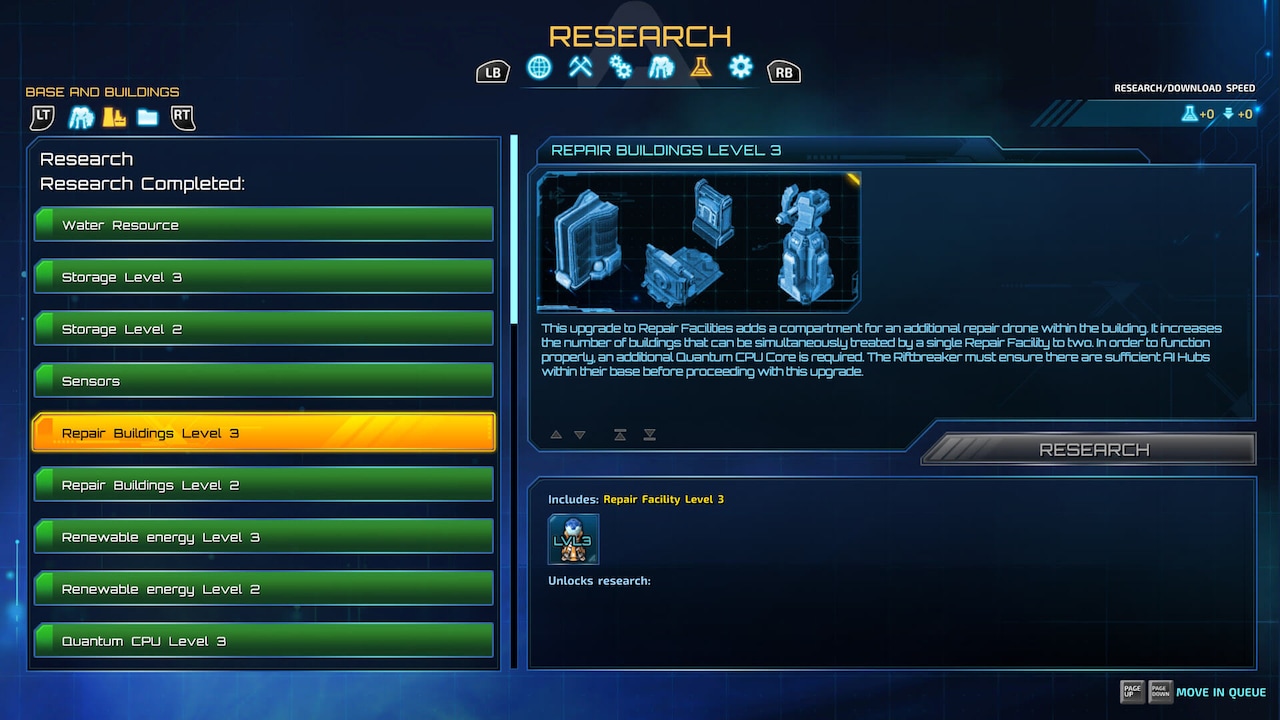Select the factory buildings research category
The height and width of the screenshot is (720, 1280).
(114, 118)
